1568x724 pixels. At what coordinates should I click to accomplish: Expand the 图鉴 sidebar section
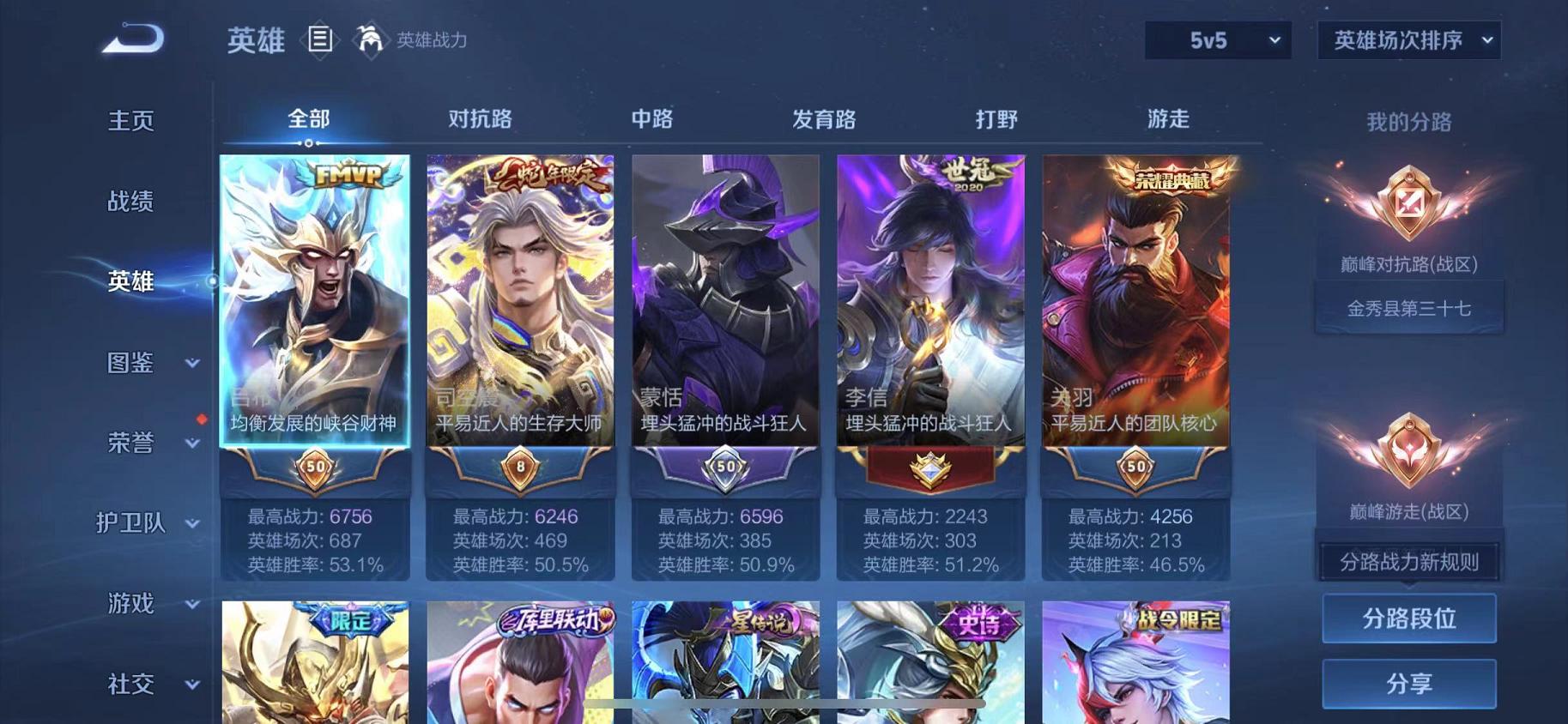133,363
